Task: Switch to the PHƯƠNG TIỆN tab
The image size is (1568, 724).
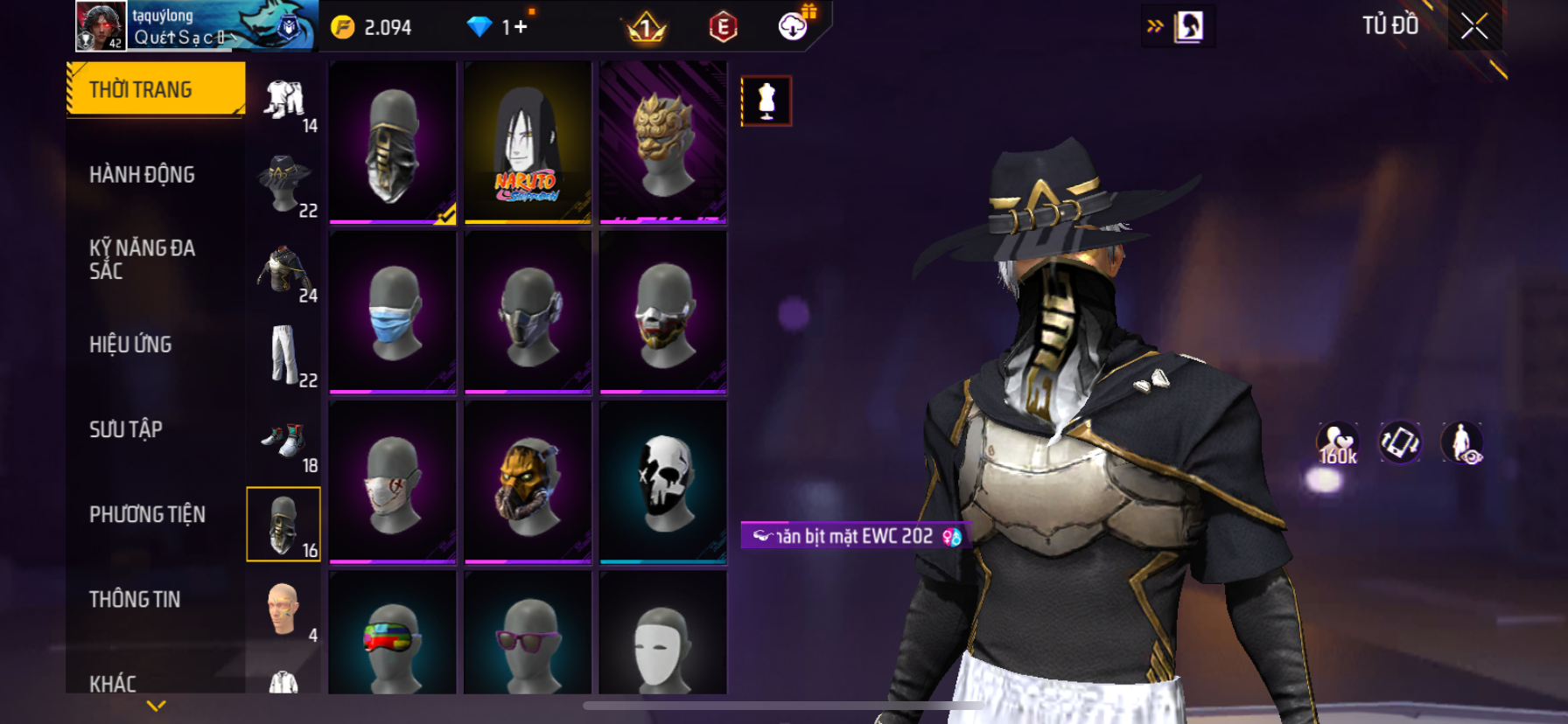Action: [147, 514]
